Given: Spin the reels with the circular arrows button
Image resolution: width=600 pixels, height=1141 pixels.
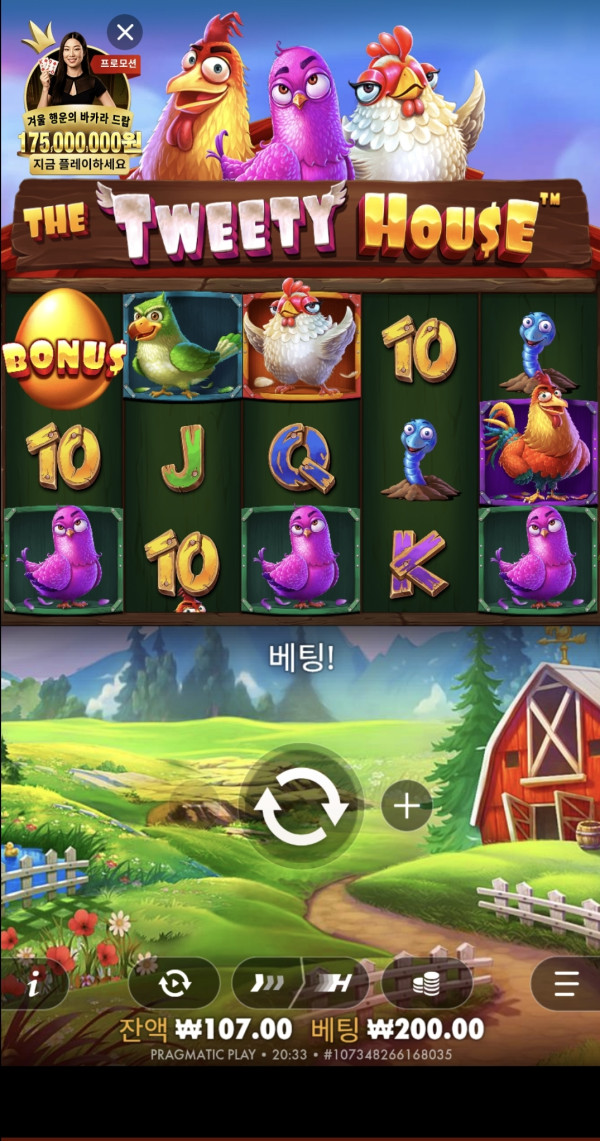Looking at the screenshot, I should click(x=301, y=806).
